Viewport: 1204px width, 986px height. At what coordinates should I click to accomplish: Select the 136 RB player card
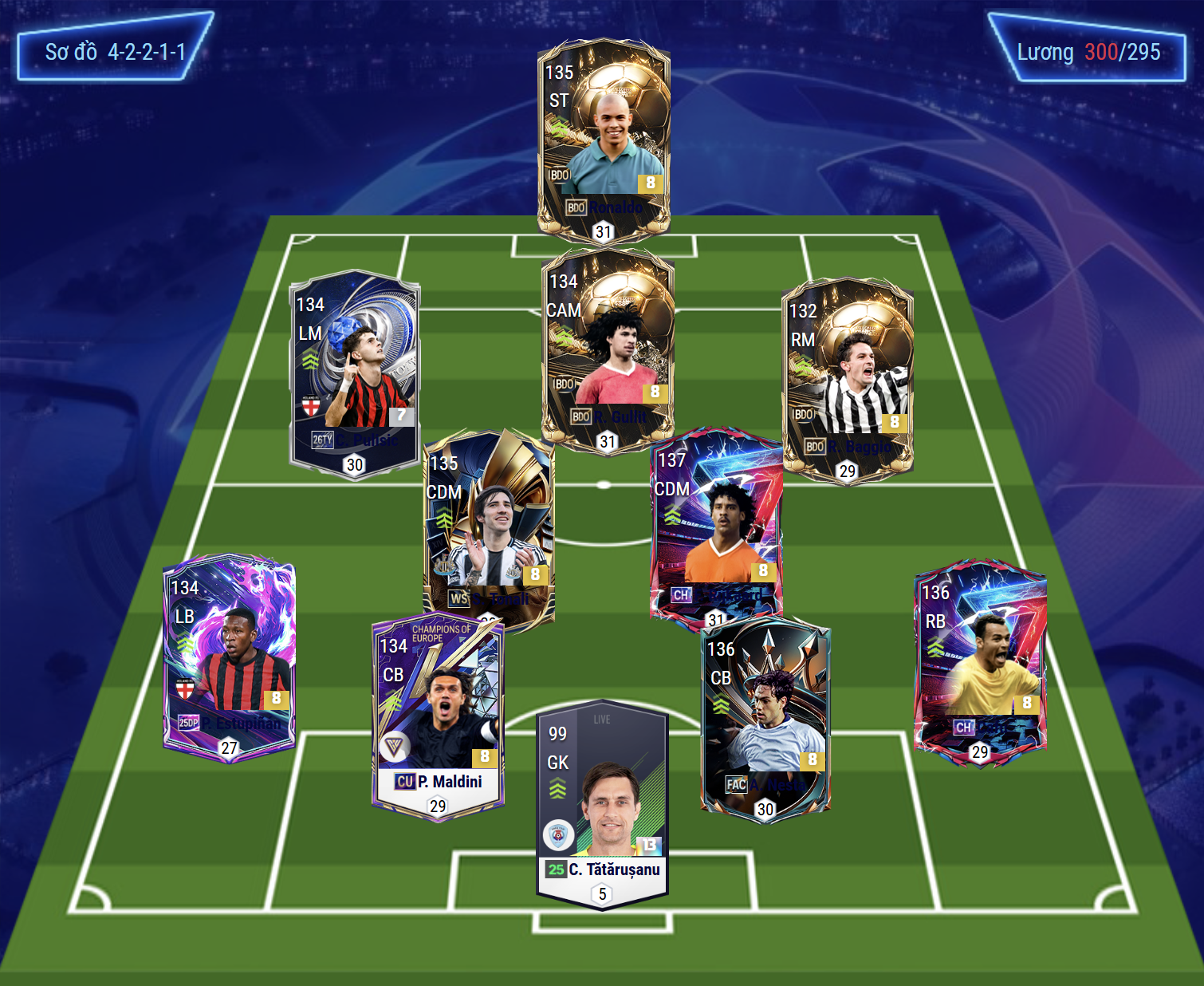[x=979, y=658]
